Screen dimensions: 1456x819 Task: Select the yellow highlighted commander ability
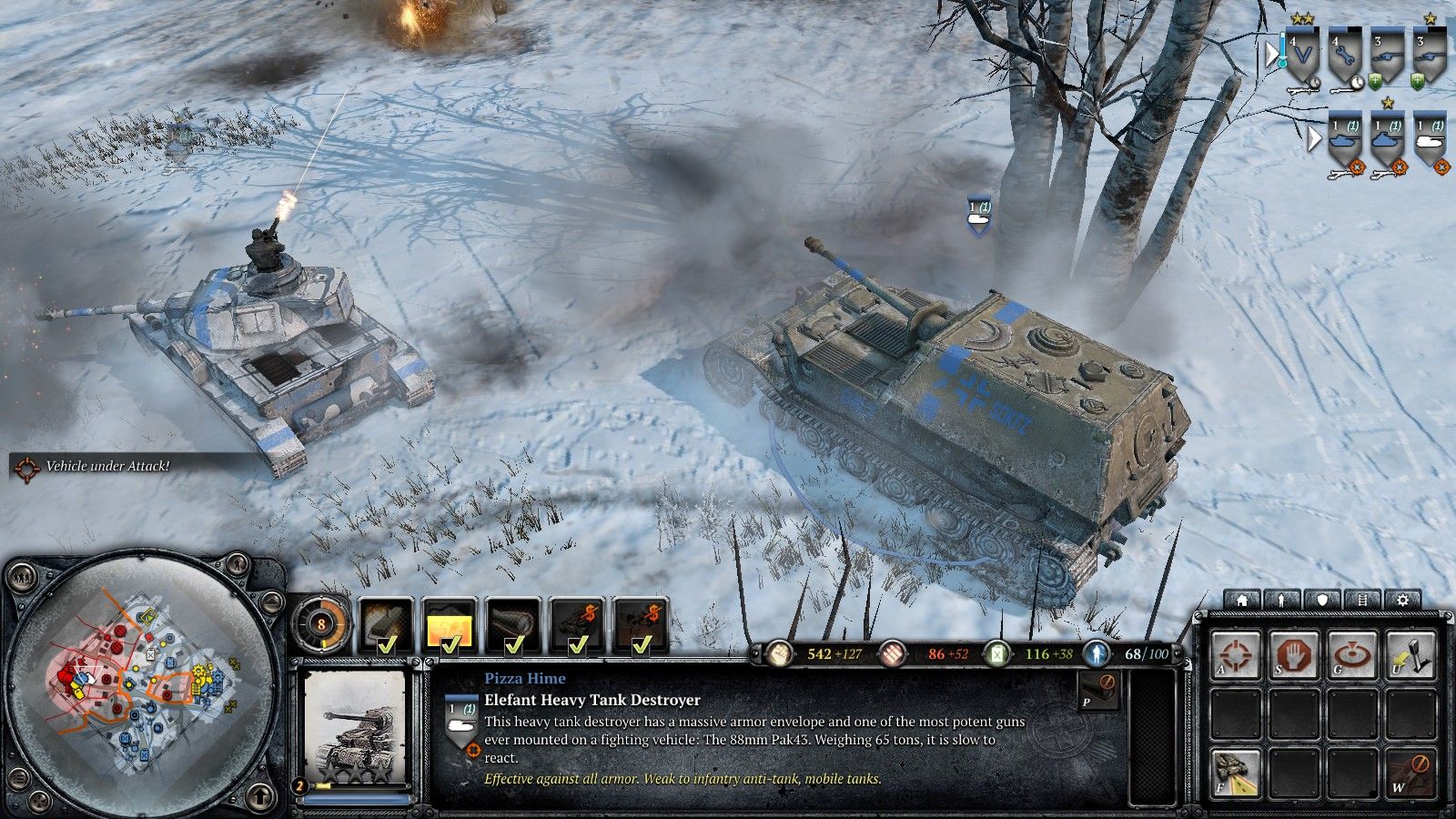(450, 626)
